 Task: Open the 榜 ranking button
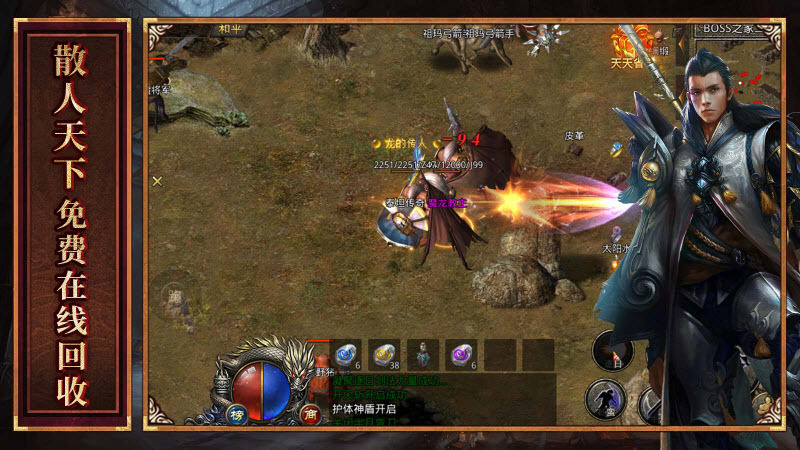(238, 415)
